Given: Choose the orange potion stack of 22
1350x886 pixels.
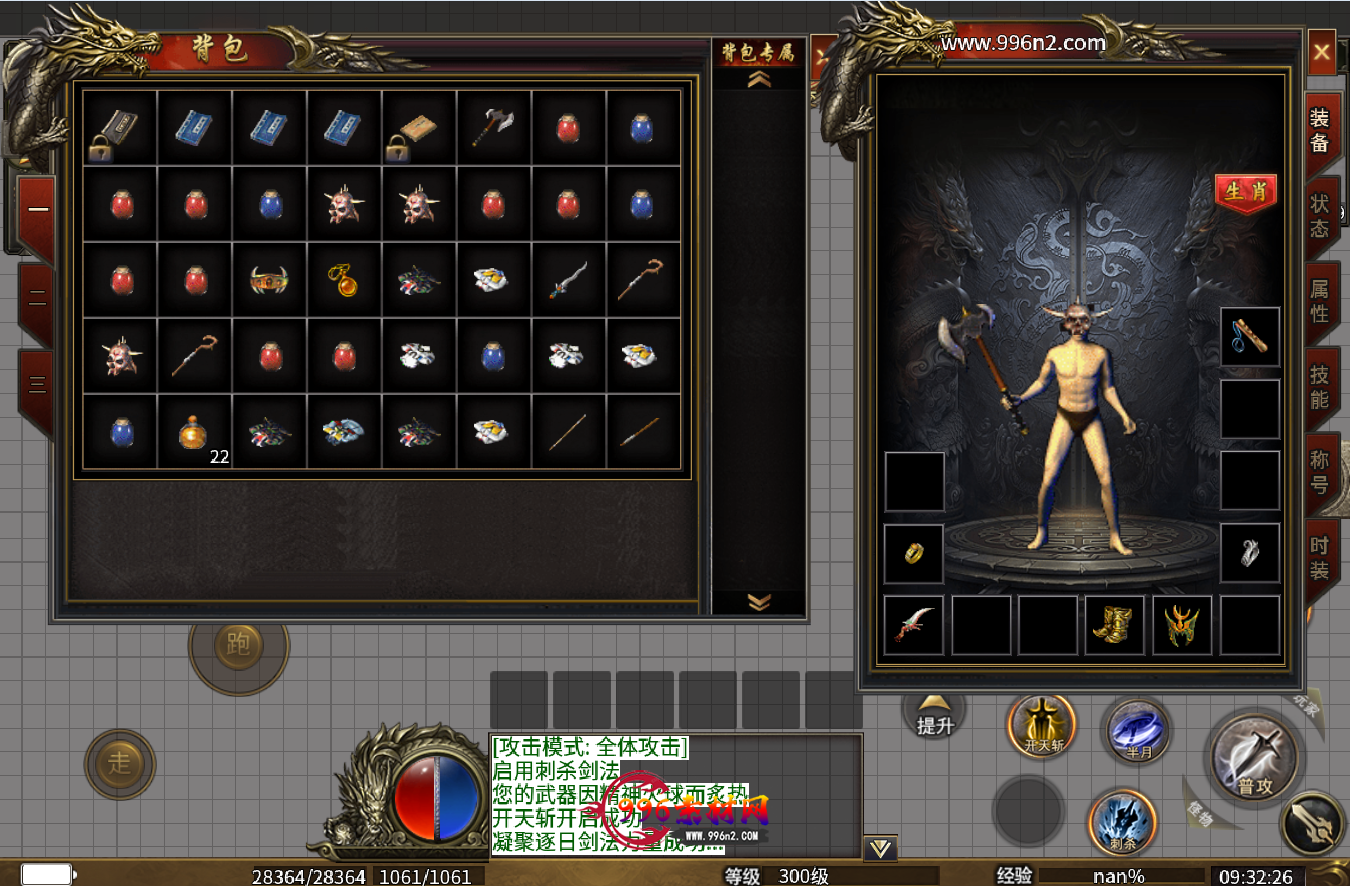Looking at the screenshot, I should coord(195,432).
